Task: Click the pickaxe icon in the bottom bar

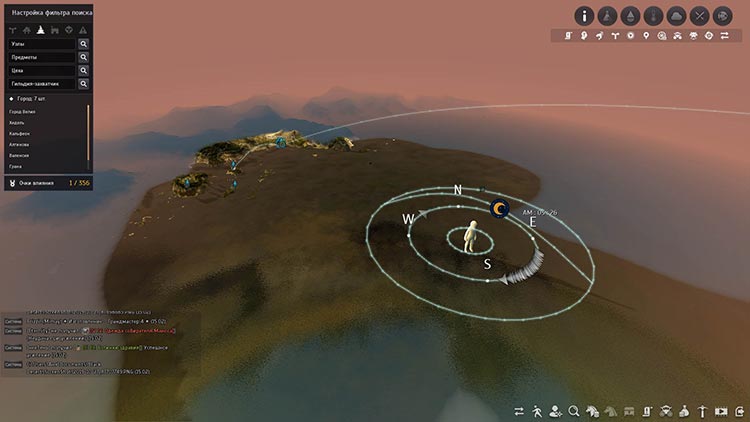Action: (703, 411)
